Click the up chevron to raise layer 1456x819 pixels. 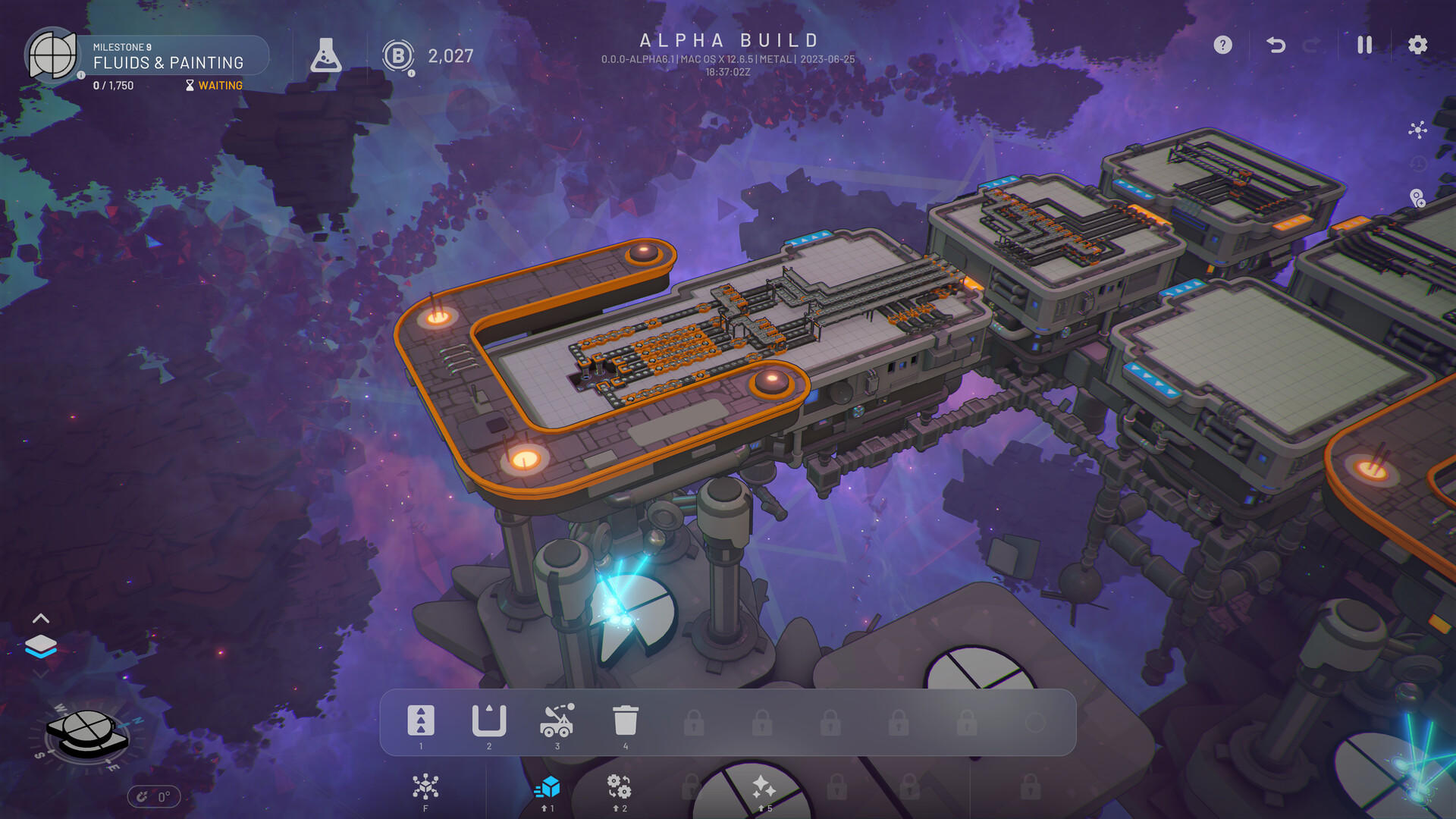pos(42,618)
